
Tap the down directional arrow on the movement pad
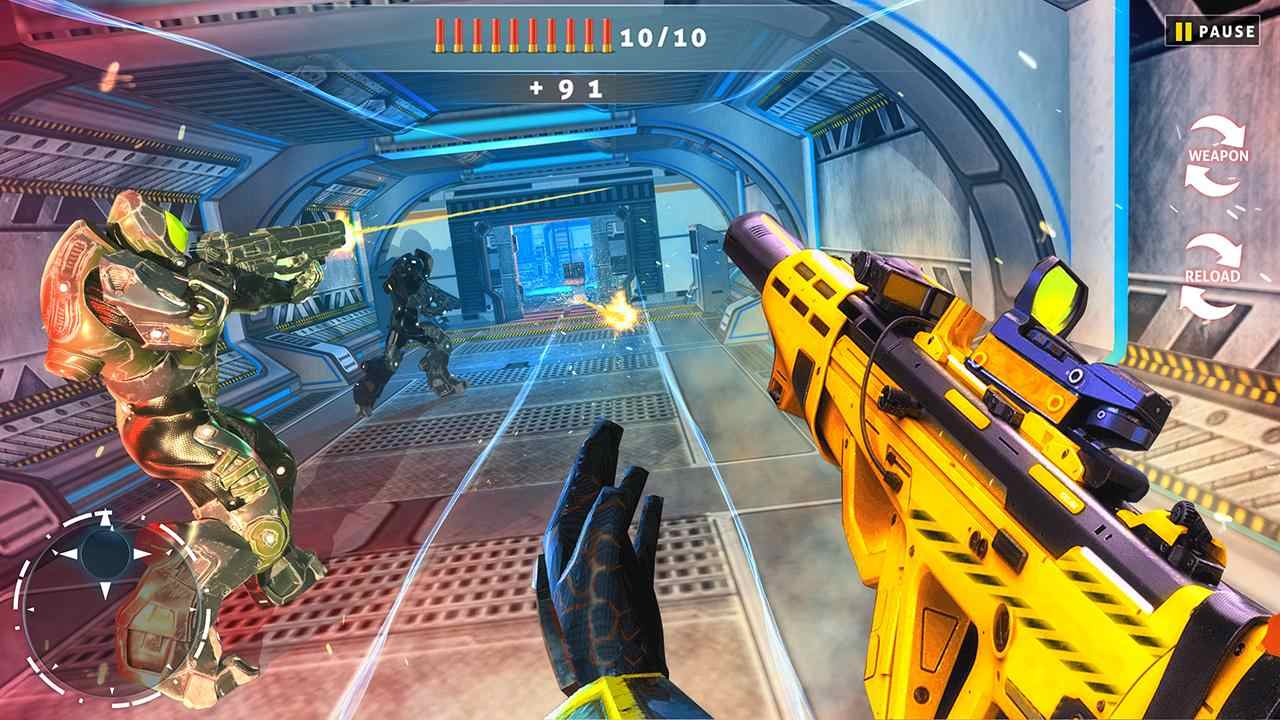pos(106,589)
